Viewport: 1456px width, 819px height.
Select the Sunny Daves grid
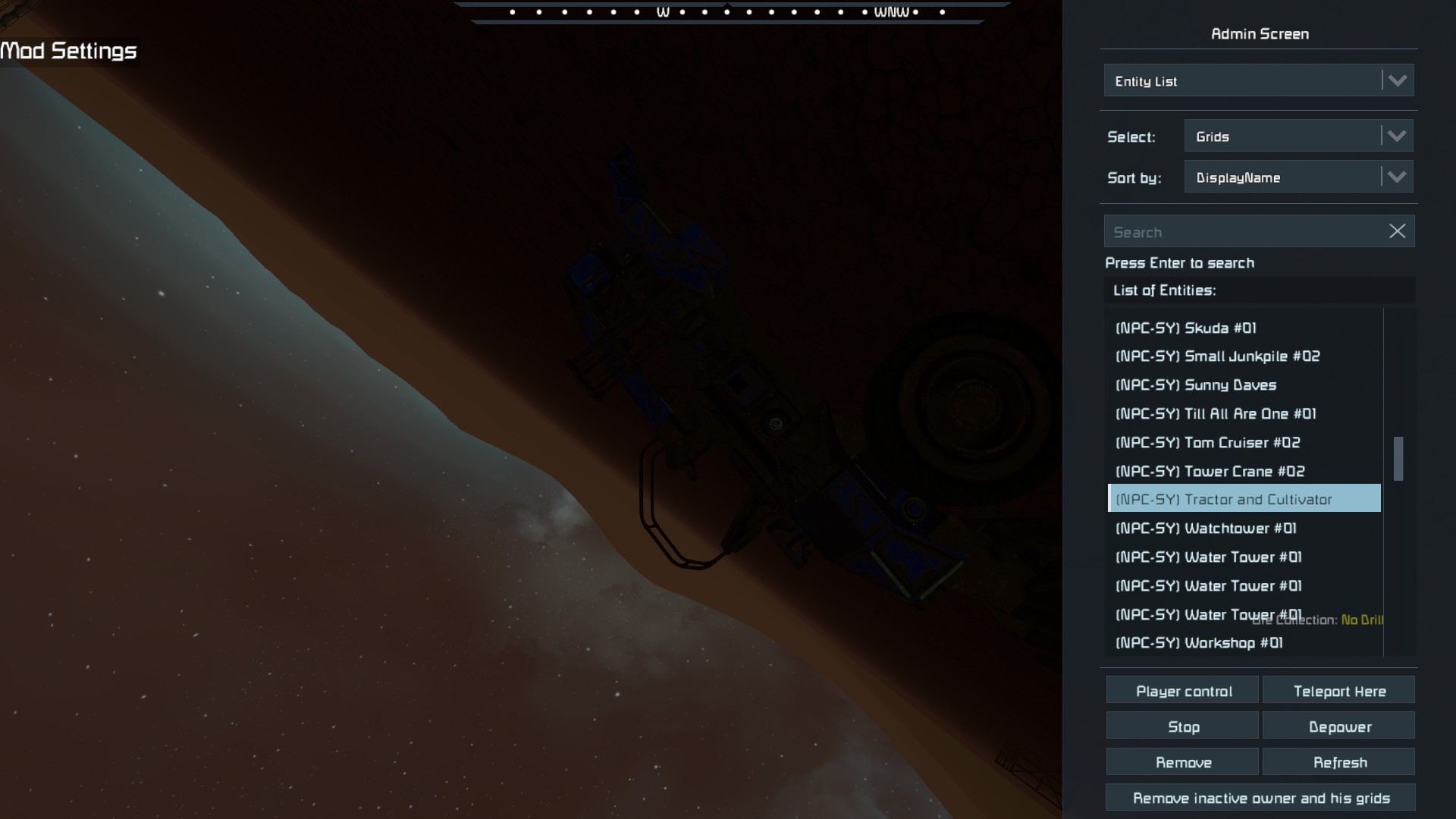pyautogui.click(x=1196, y=385)
